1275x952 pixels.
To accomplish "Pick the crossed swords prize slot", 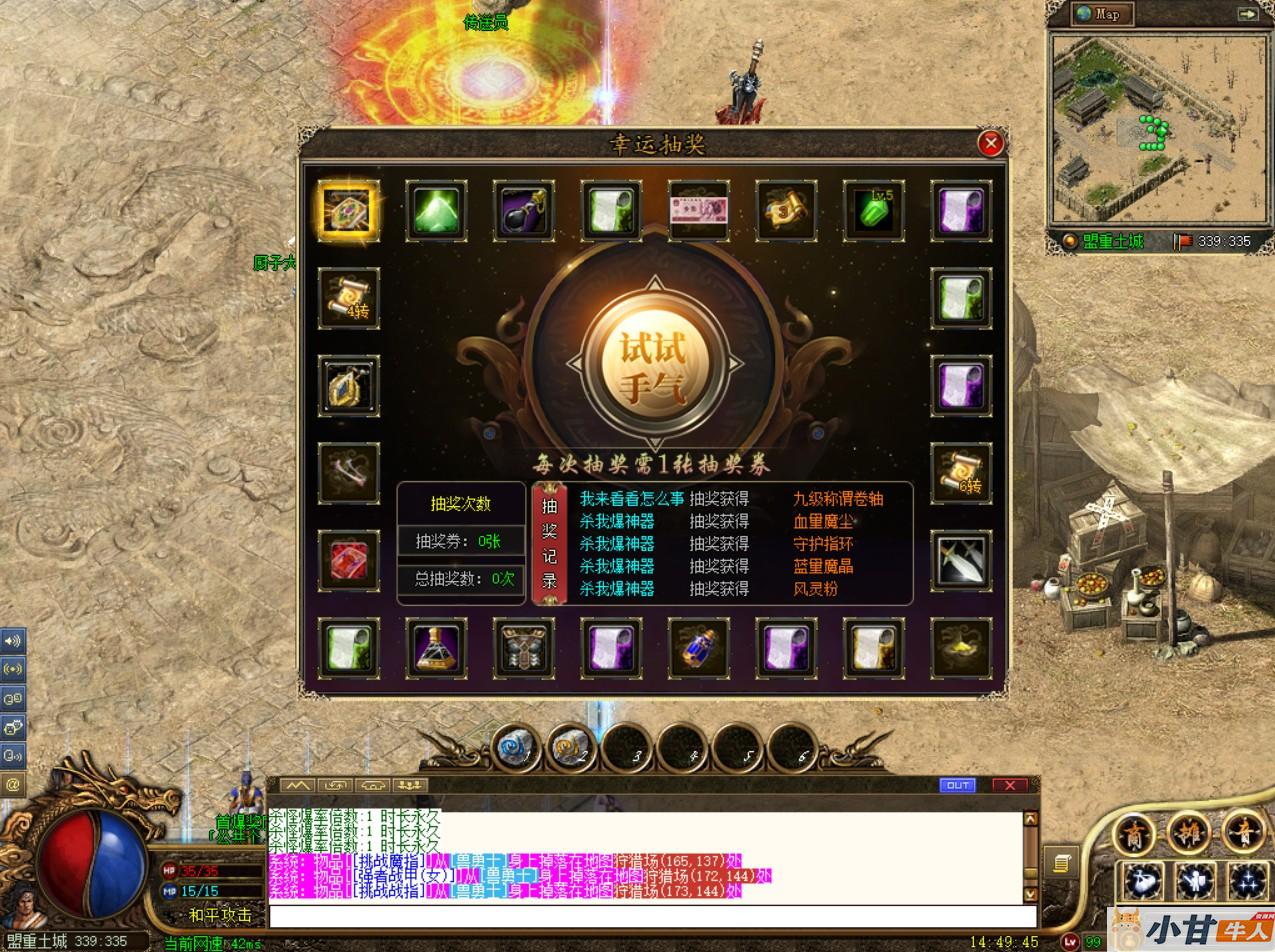I will tap(961, 561).
